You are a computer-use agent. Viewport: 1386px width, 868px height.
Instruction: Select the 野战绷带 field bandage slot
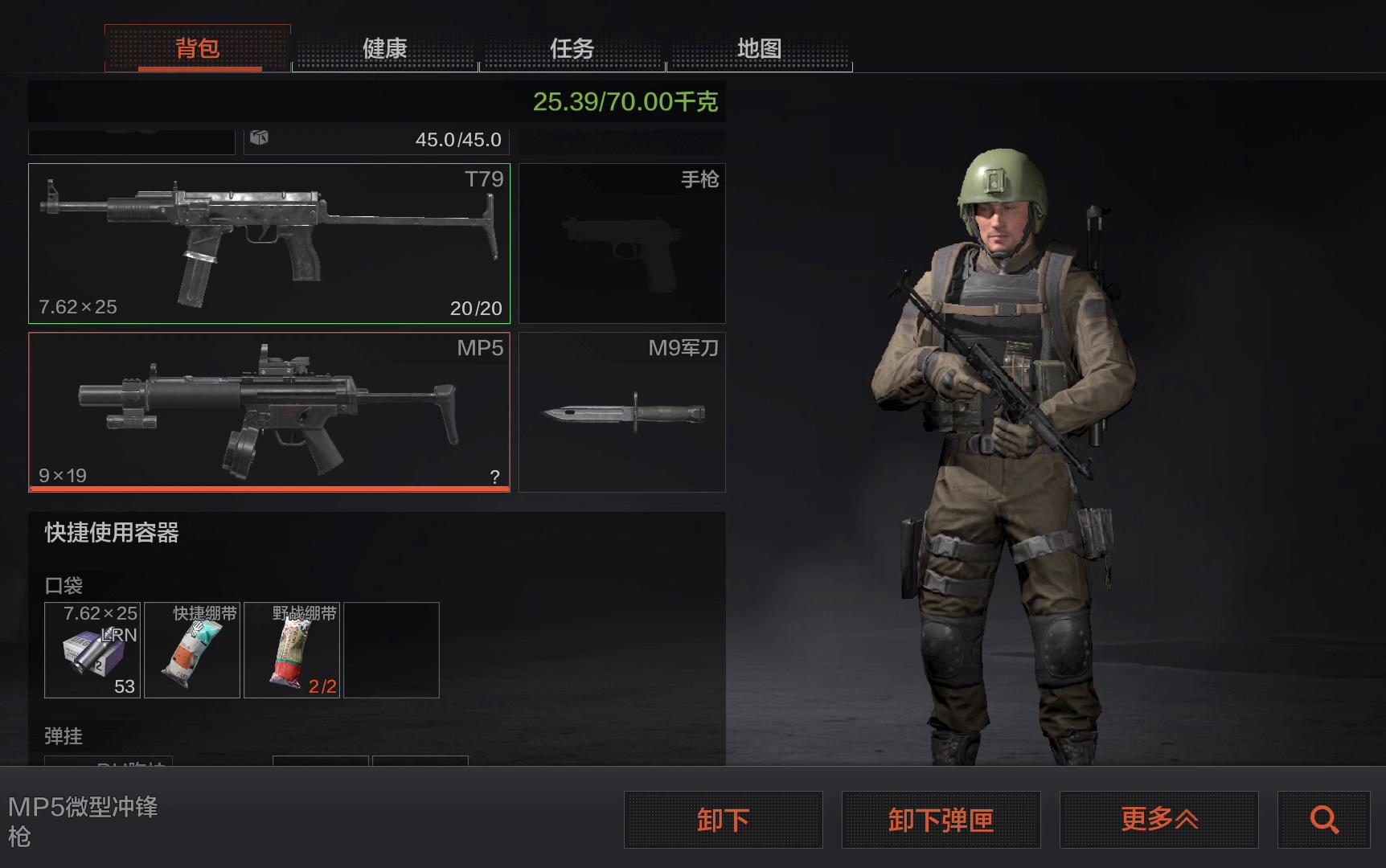(292, 650)
